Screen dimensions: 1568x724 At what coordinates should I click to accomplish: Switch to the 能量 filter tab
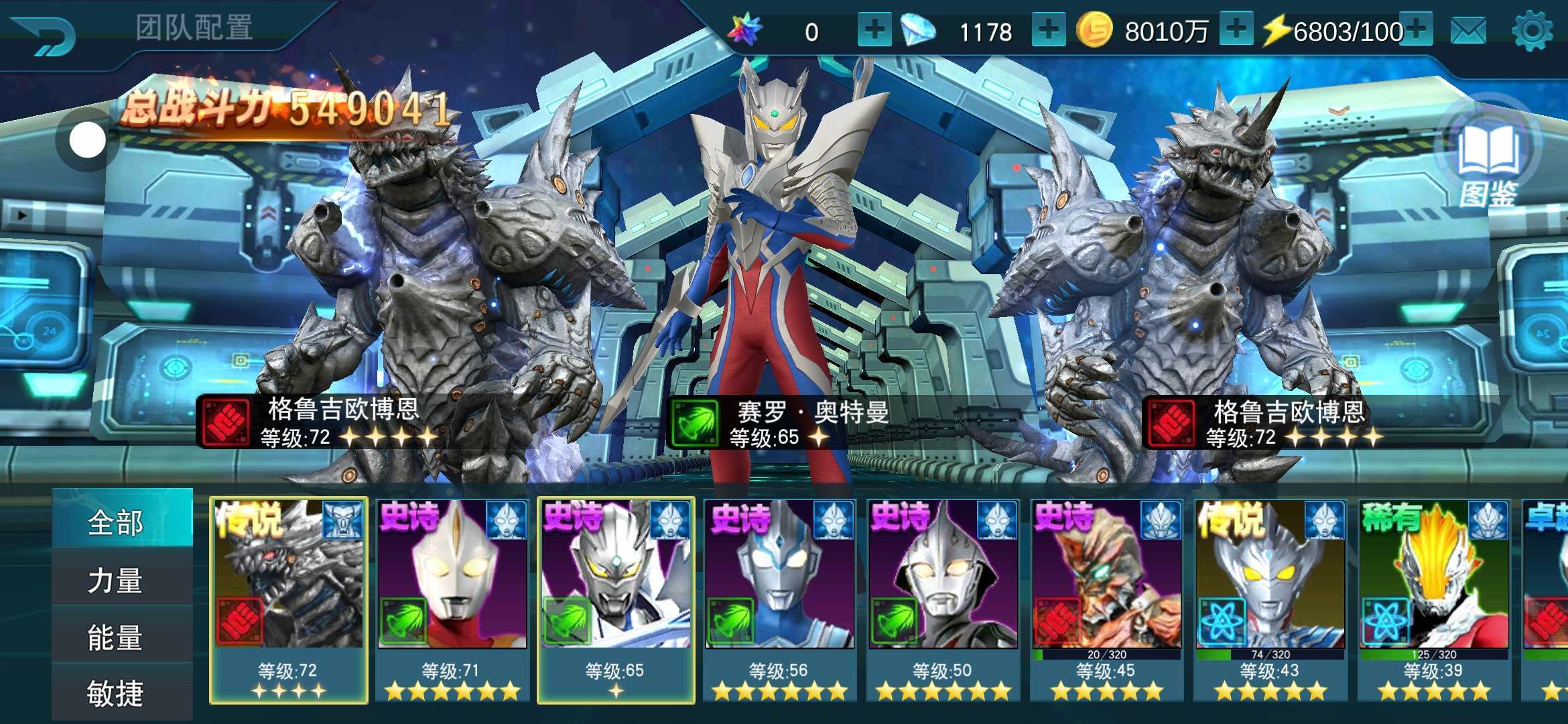tap(115, 637)
